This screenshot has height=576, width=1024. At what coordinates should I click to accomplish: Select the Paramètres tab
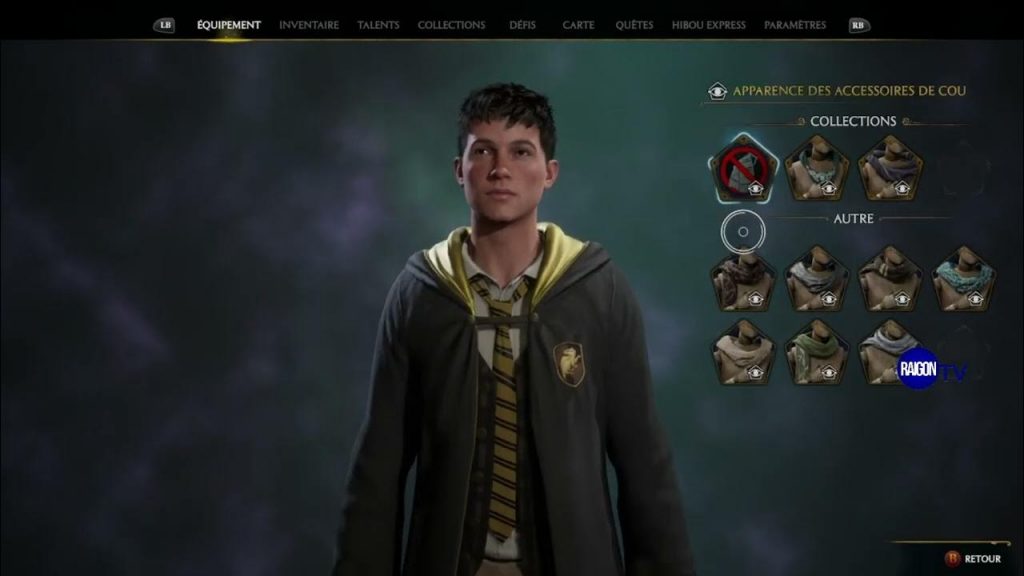click(x=794, y=25)
